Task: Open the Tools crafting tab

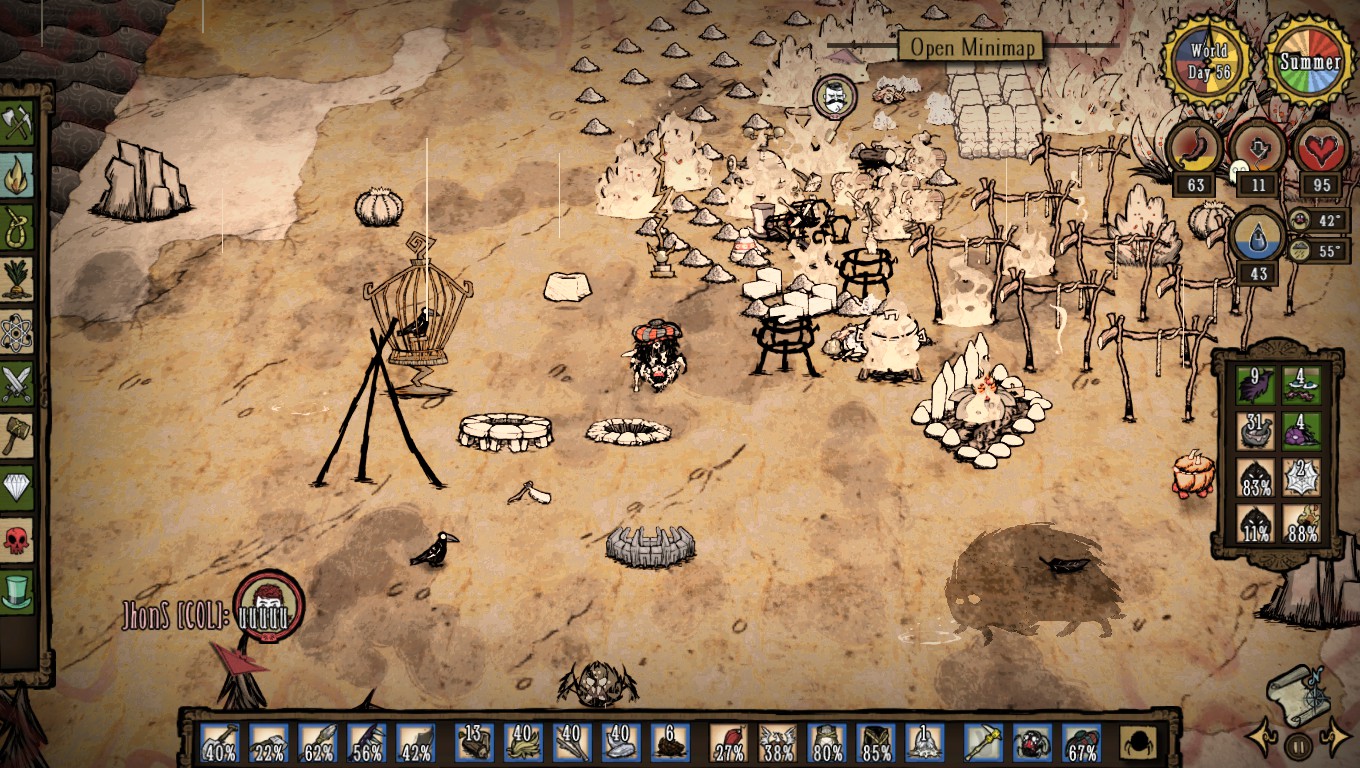Action: point(17,123)
